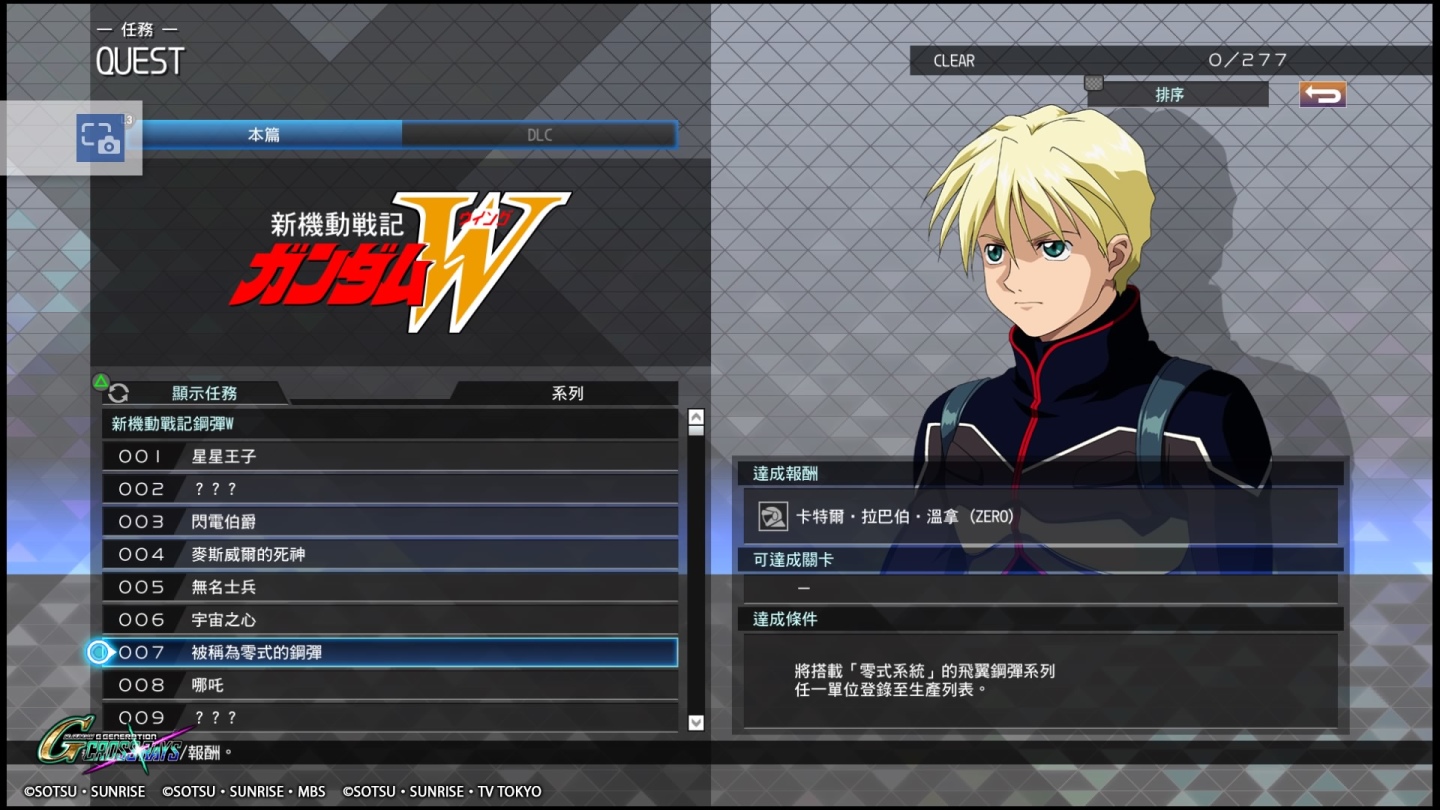Open the 排序 sort options
1440x810 pixels.
1180,95
